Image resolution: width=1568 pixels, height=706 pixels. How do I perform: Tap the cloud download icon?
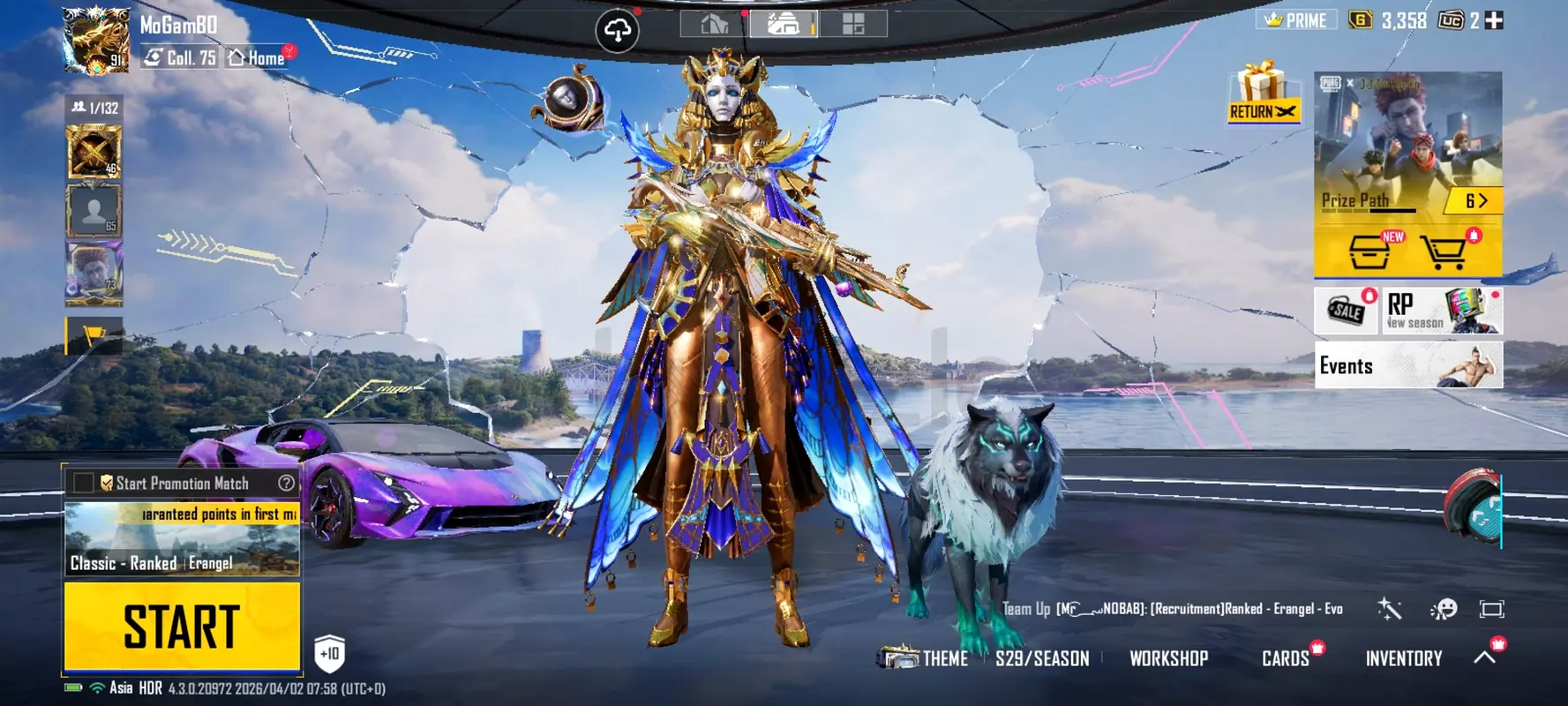point(617,31)
